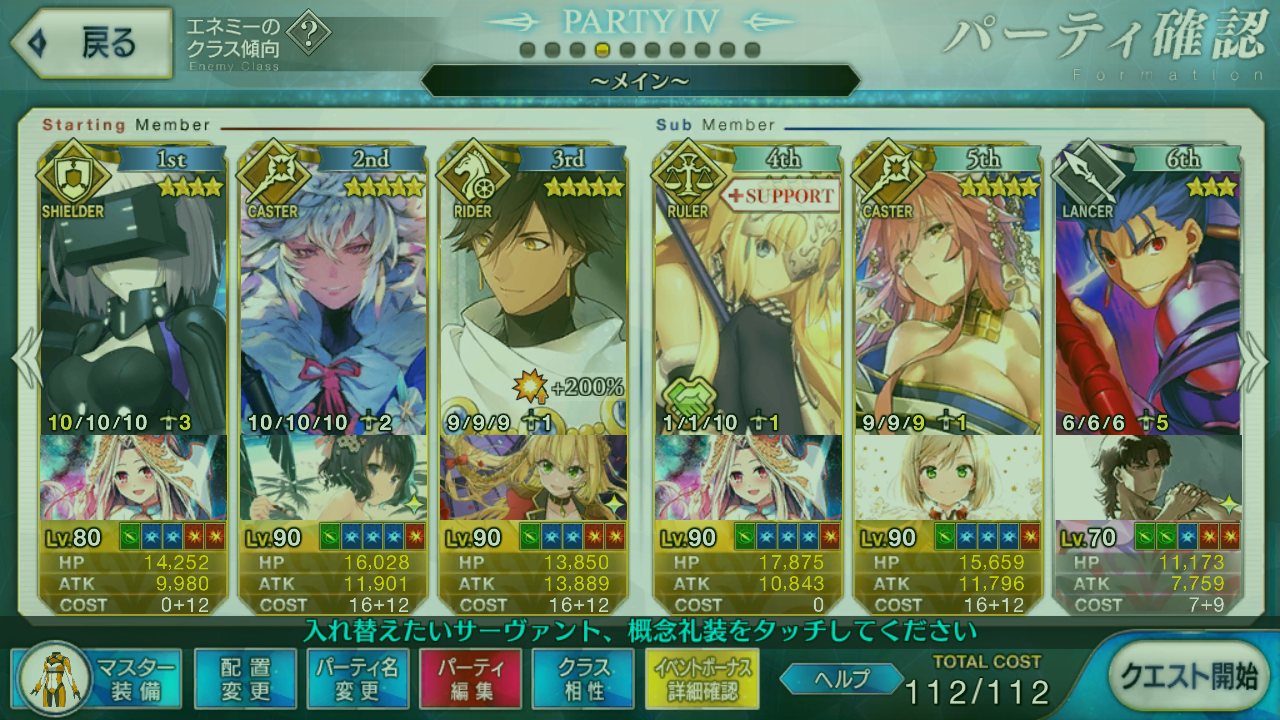
Task: Select the 4th slot Ruler support servant
Action: (748, 300)
